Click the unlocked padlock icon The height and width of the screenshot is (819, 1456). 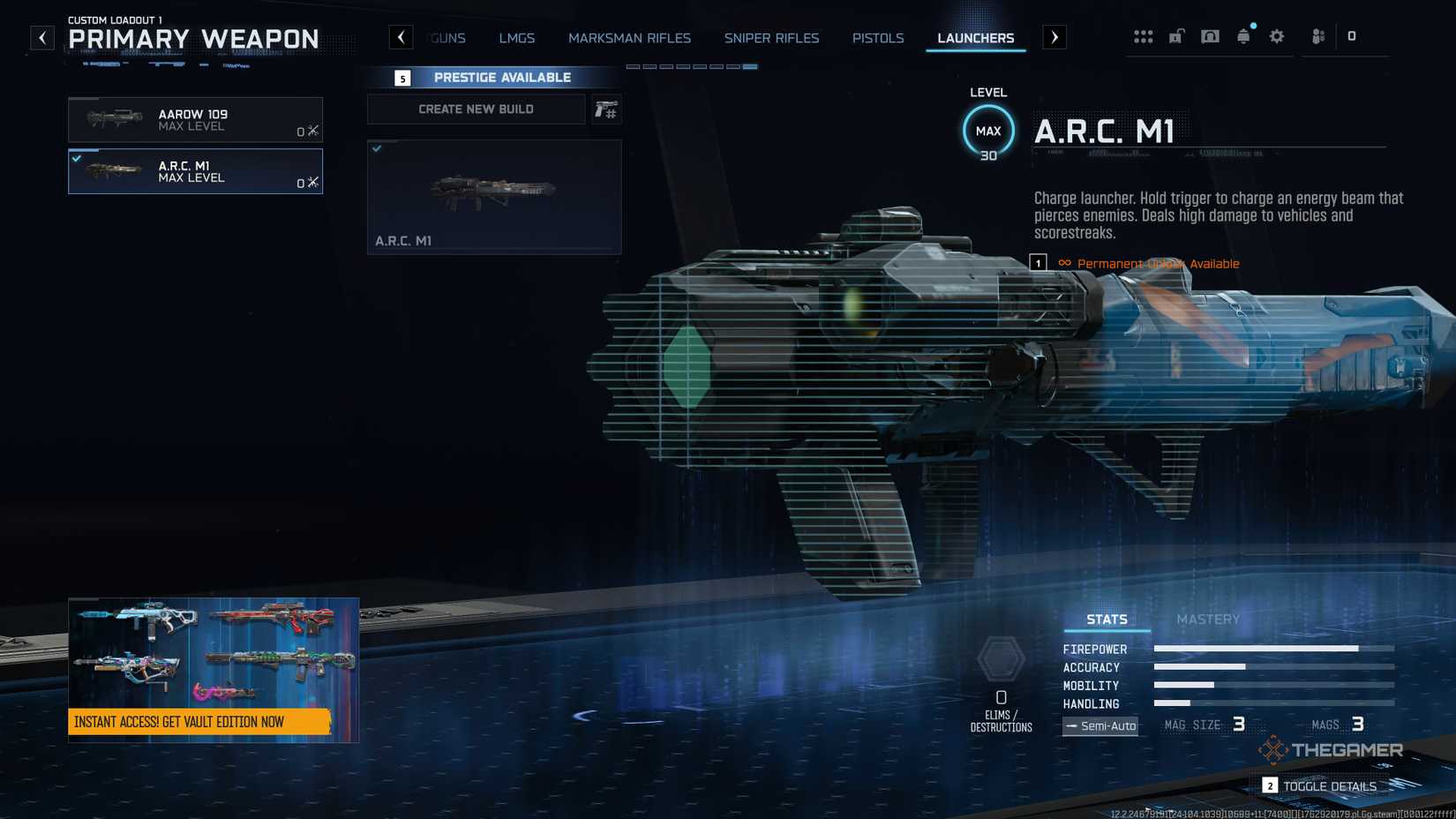tap(1176, 36)
